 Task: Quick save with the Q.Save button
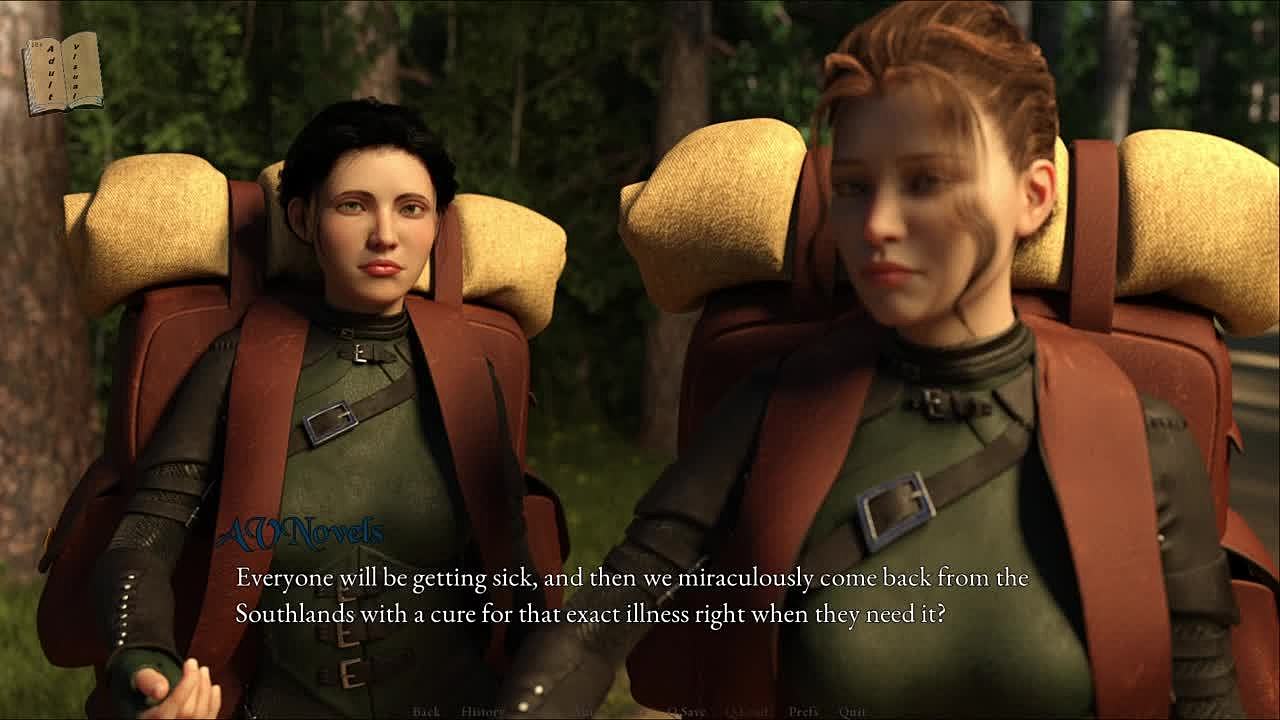pyautogui.click(x=686, y=712)
